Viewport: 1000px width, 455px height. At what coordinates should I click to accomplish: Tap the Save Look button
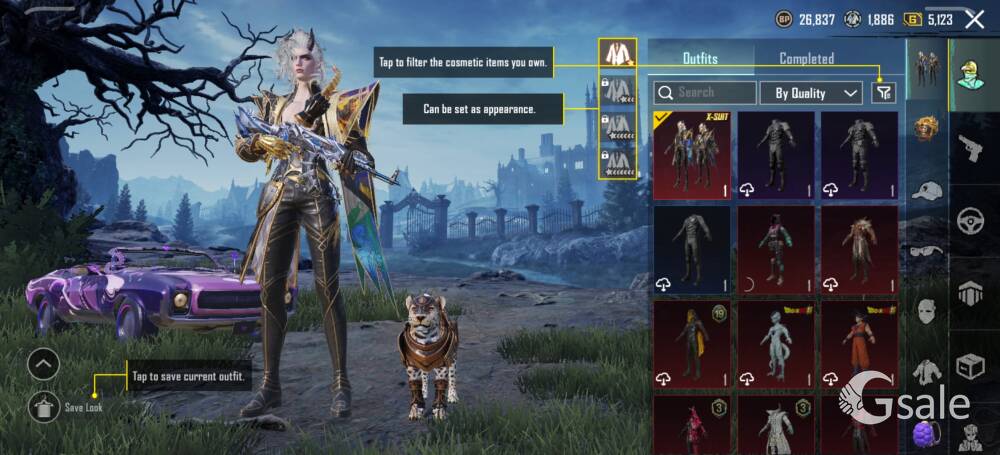coord(45,406)
